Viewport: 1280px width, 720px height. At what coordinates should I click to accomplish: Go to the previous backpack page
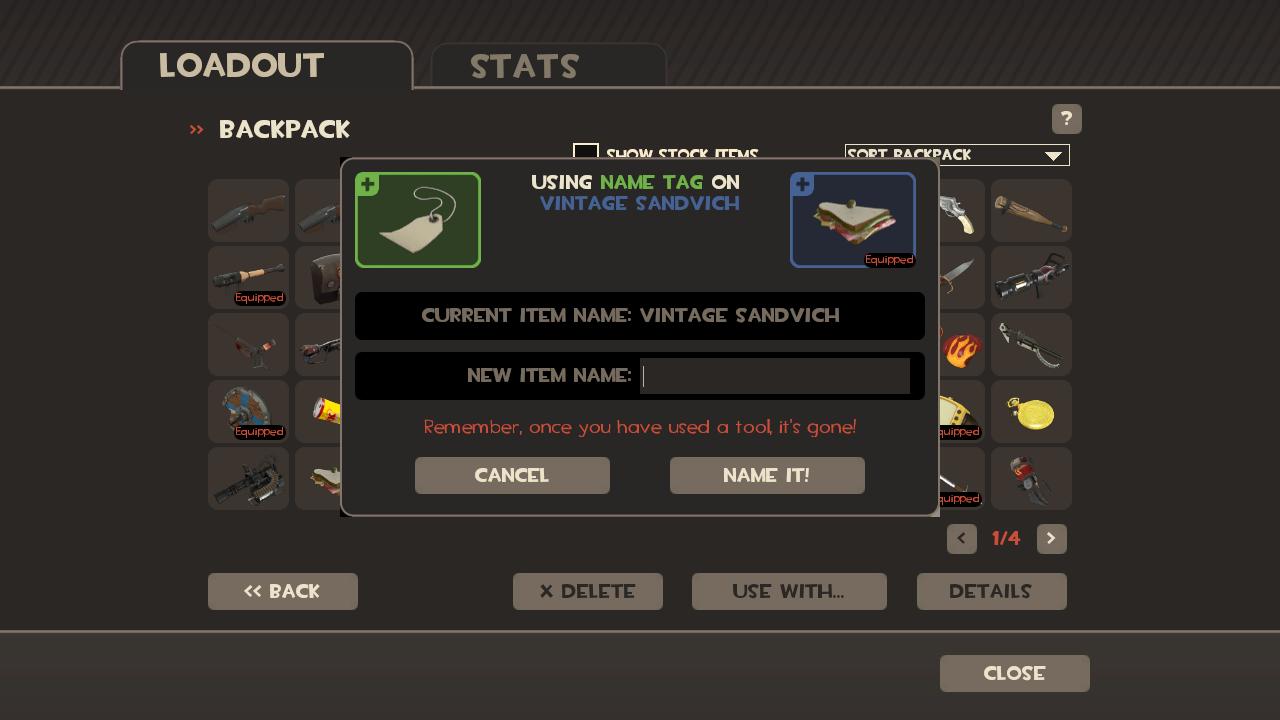point(962,538)
